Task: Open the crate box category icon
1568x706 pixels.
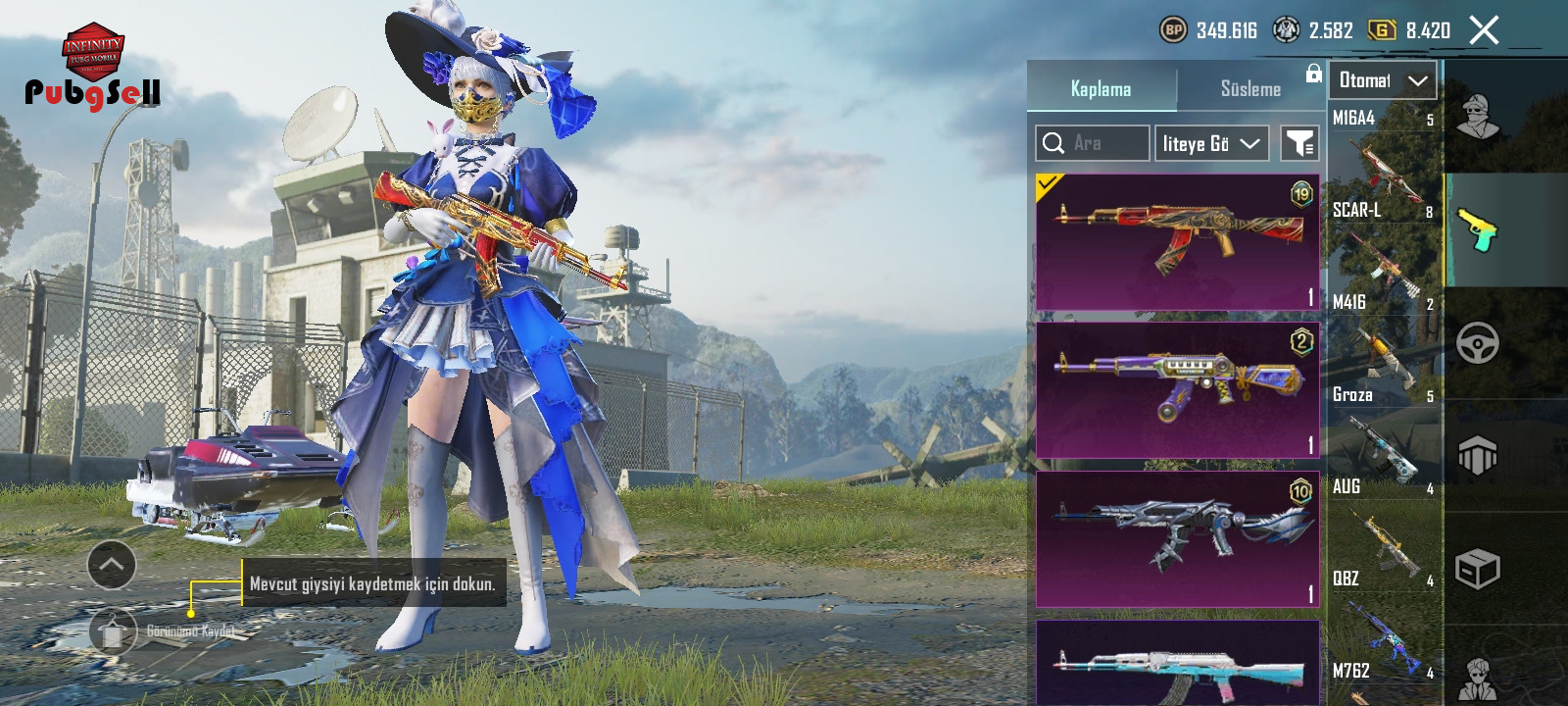Action: coord(1478,569)
